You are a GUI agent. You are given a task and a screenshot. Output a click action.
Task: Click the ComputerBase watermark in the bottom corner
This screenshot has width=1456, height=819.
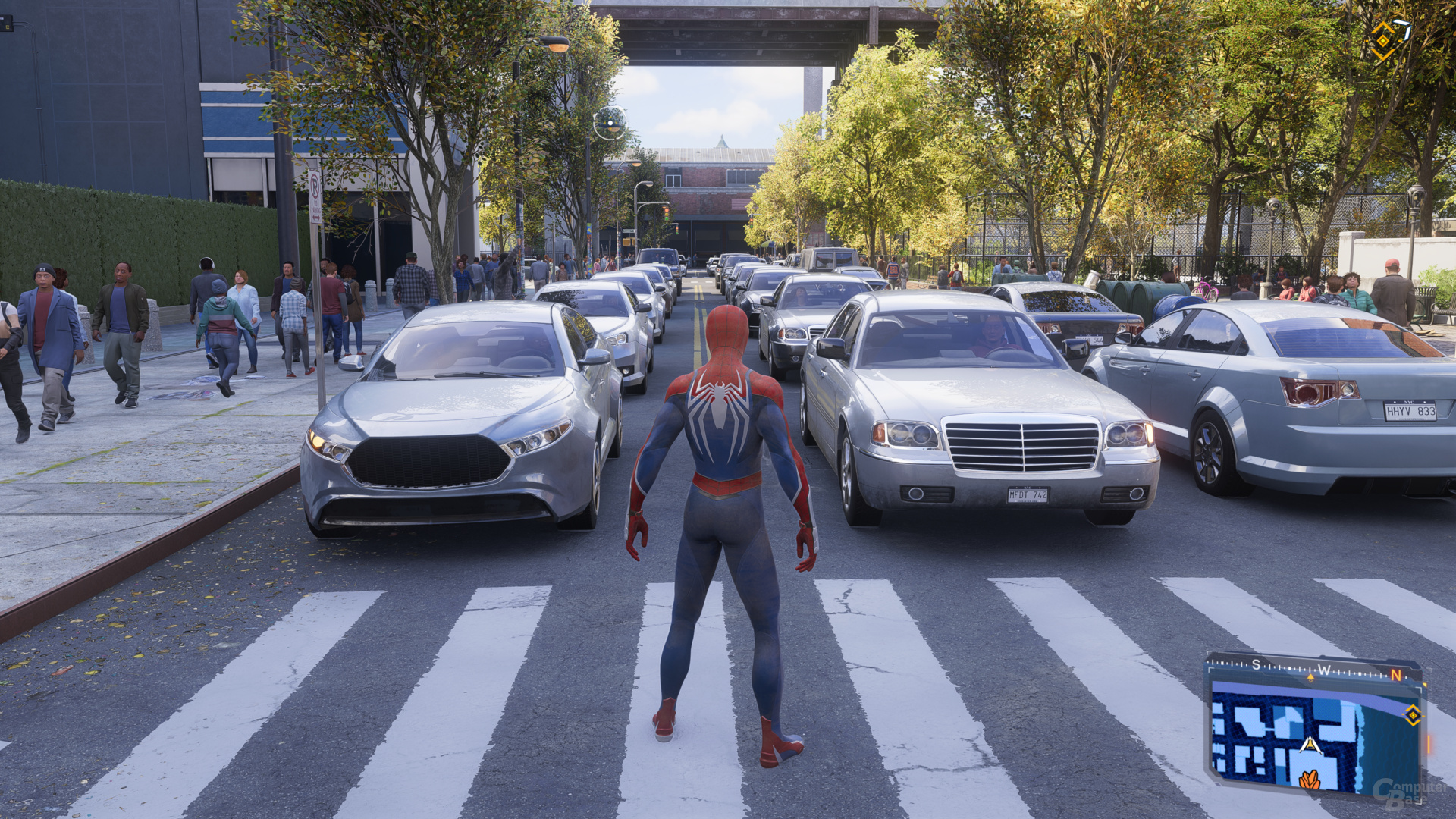1401,792
